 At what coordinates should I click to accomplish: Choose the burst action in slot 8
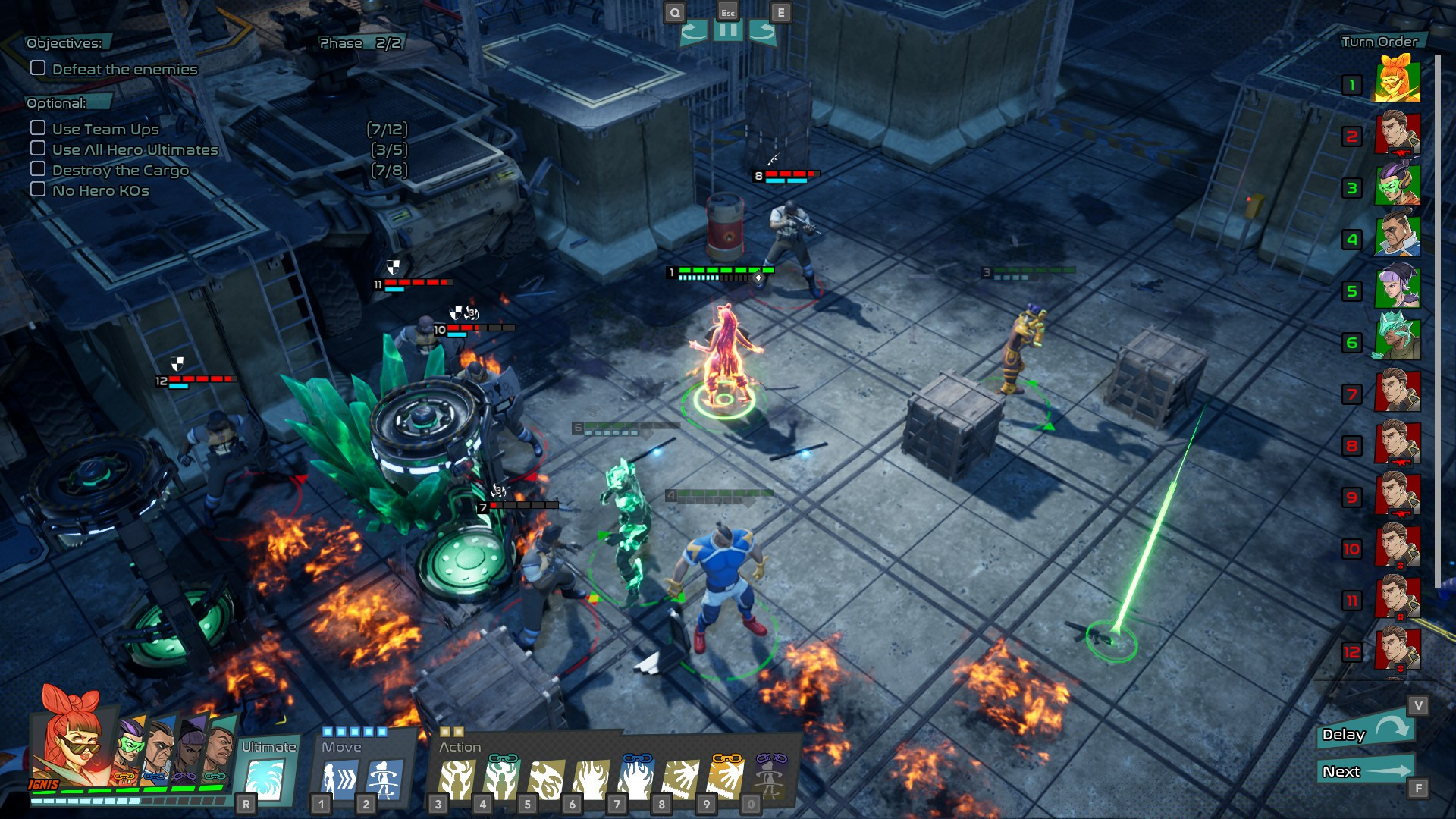(680, 779)
